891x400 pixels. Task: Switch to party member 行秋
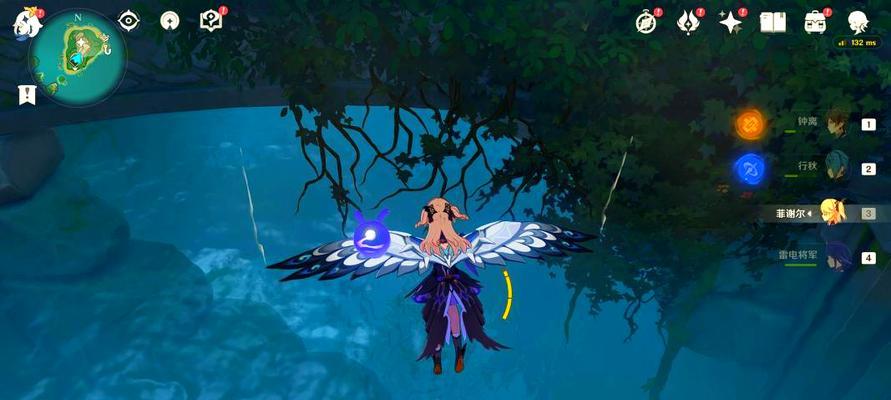(x=834, y=168)
